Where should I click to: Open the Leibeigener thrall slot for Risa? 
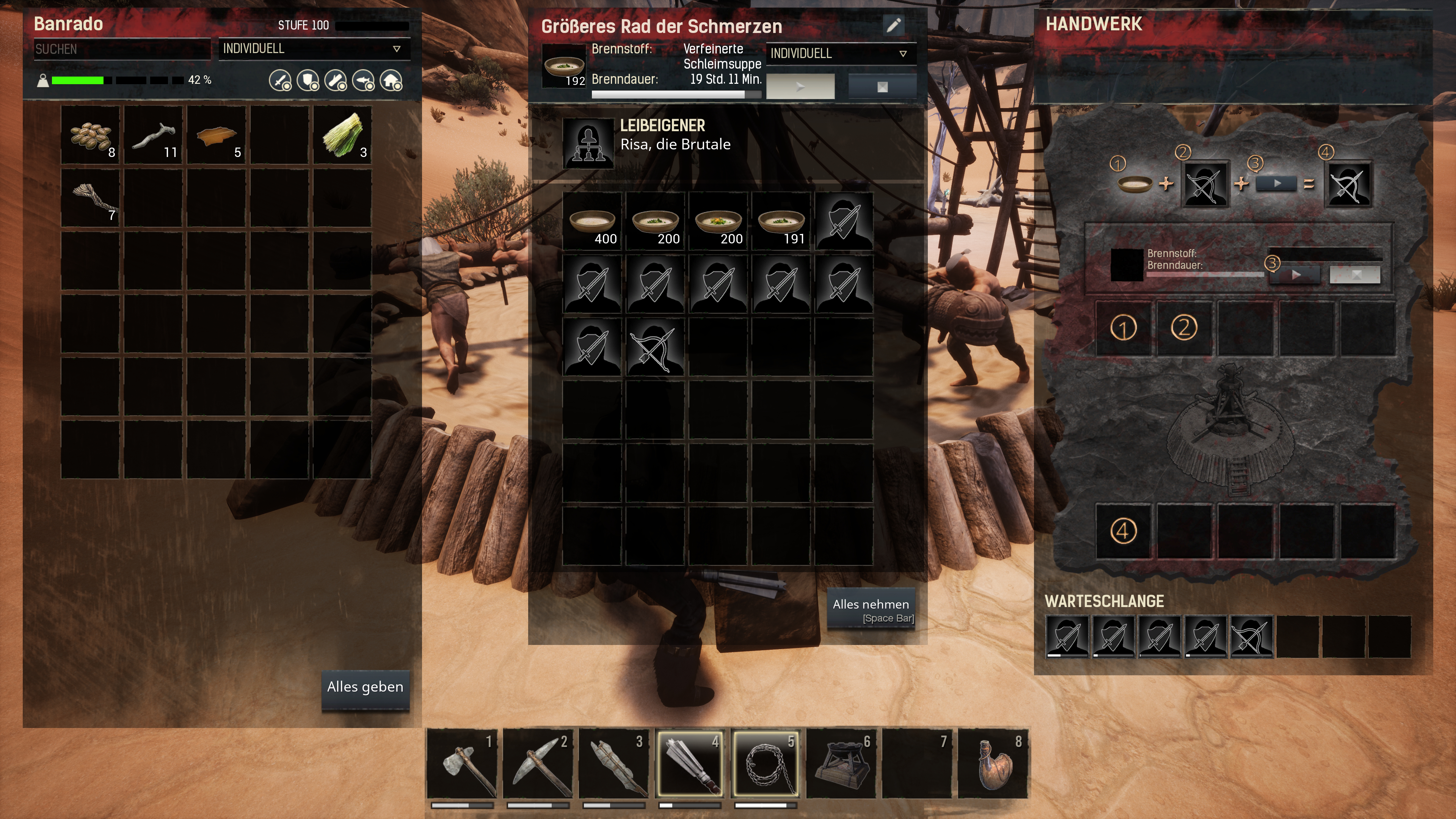(x=588, y=143)
